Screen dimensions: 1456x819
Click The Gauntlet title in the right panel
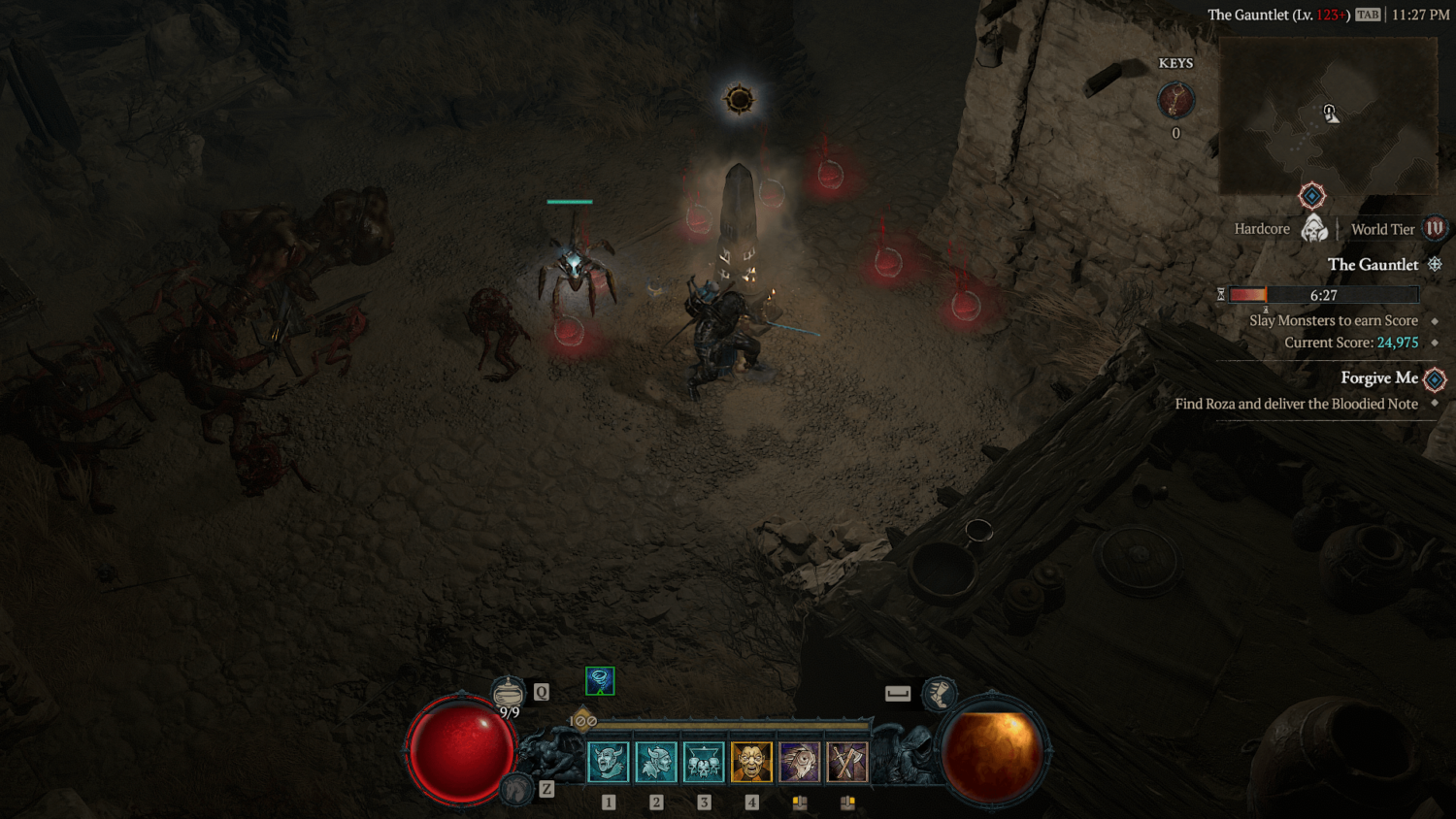pos(1373,264)
